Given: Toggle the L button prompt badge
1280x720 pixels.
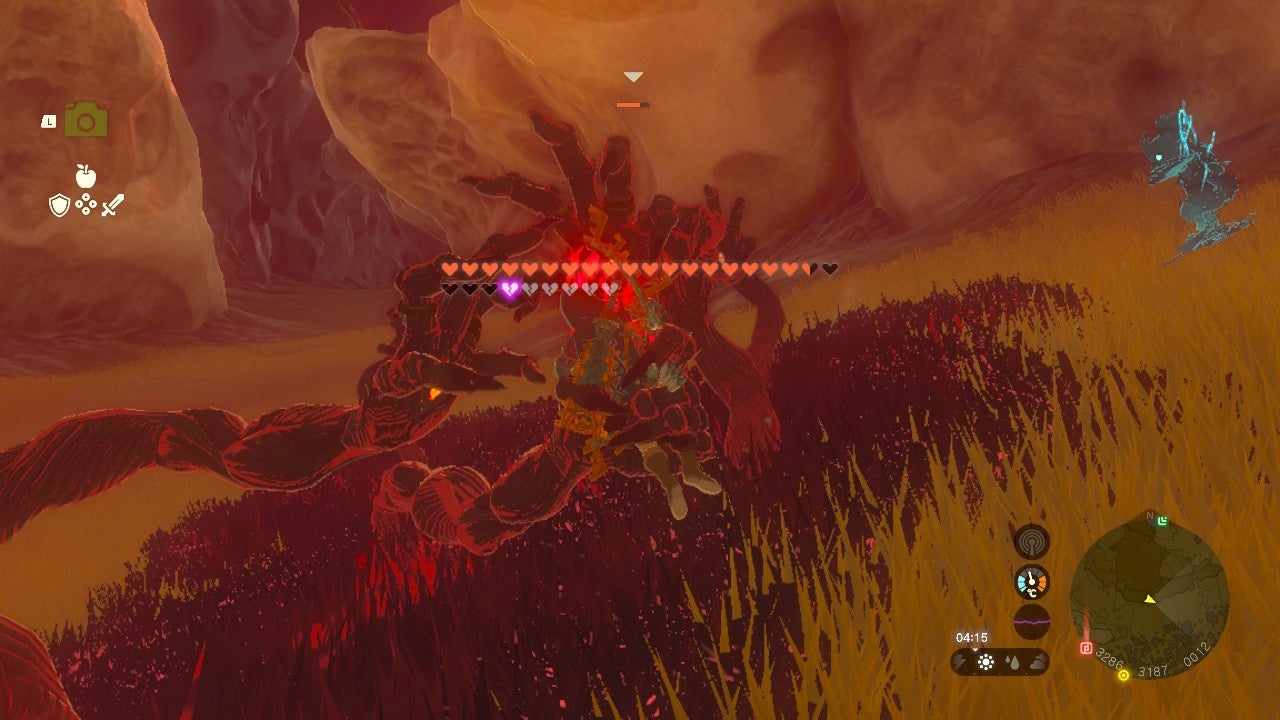Looking at the screenshot, I should coord(49,121).
